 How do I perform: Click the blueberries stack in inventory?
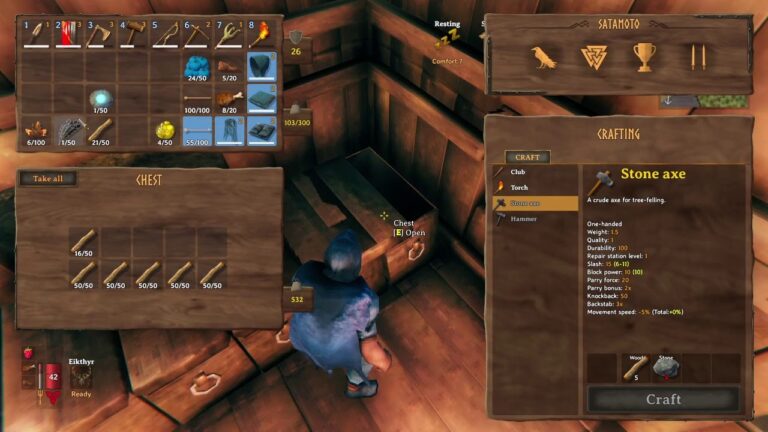(198, 68)
